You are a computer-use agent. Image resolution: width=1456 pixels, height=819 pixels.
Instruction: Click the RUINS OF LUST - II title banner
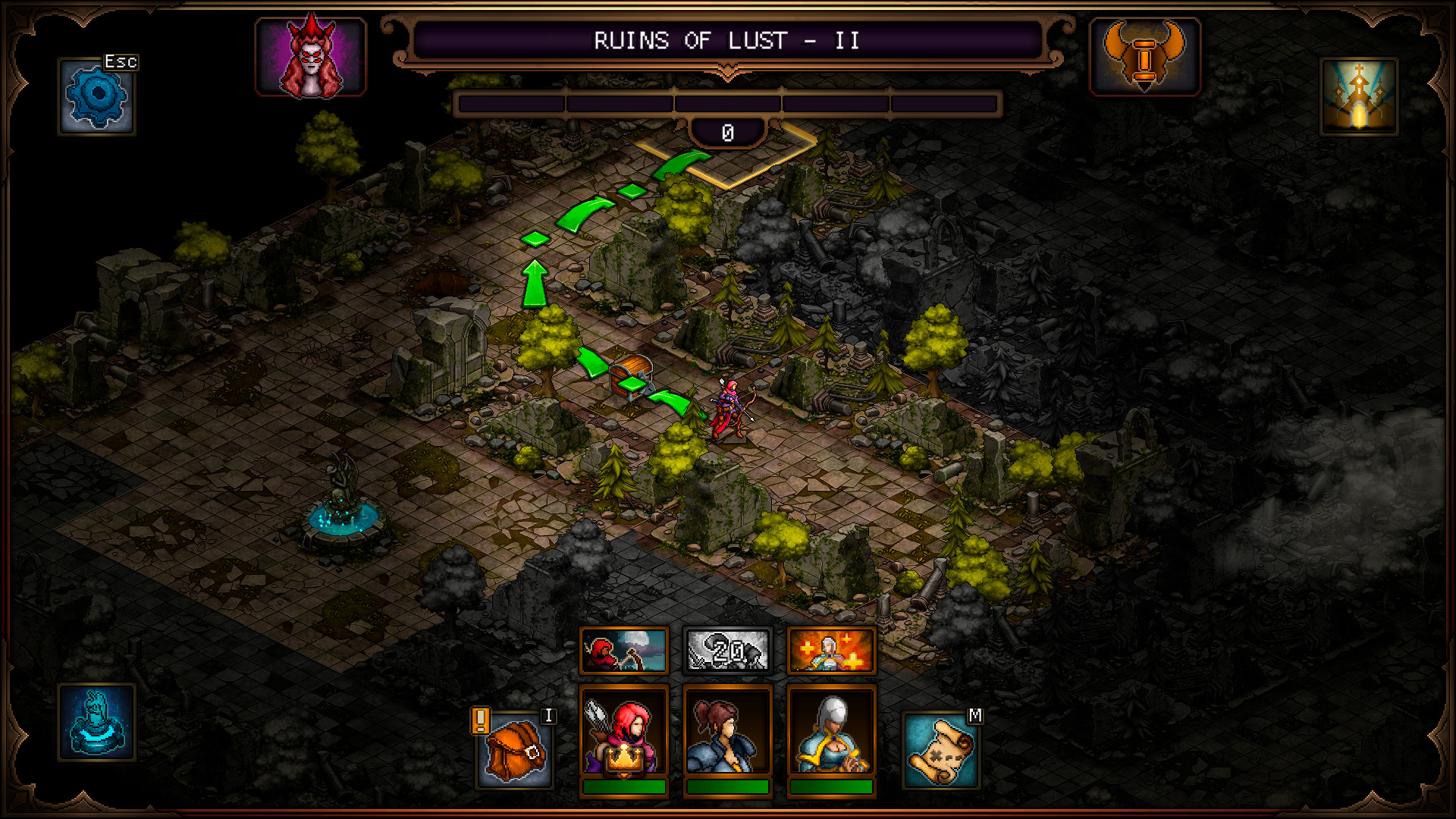[x=726, y=41]
